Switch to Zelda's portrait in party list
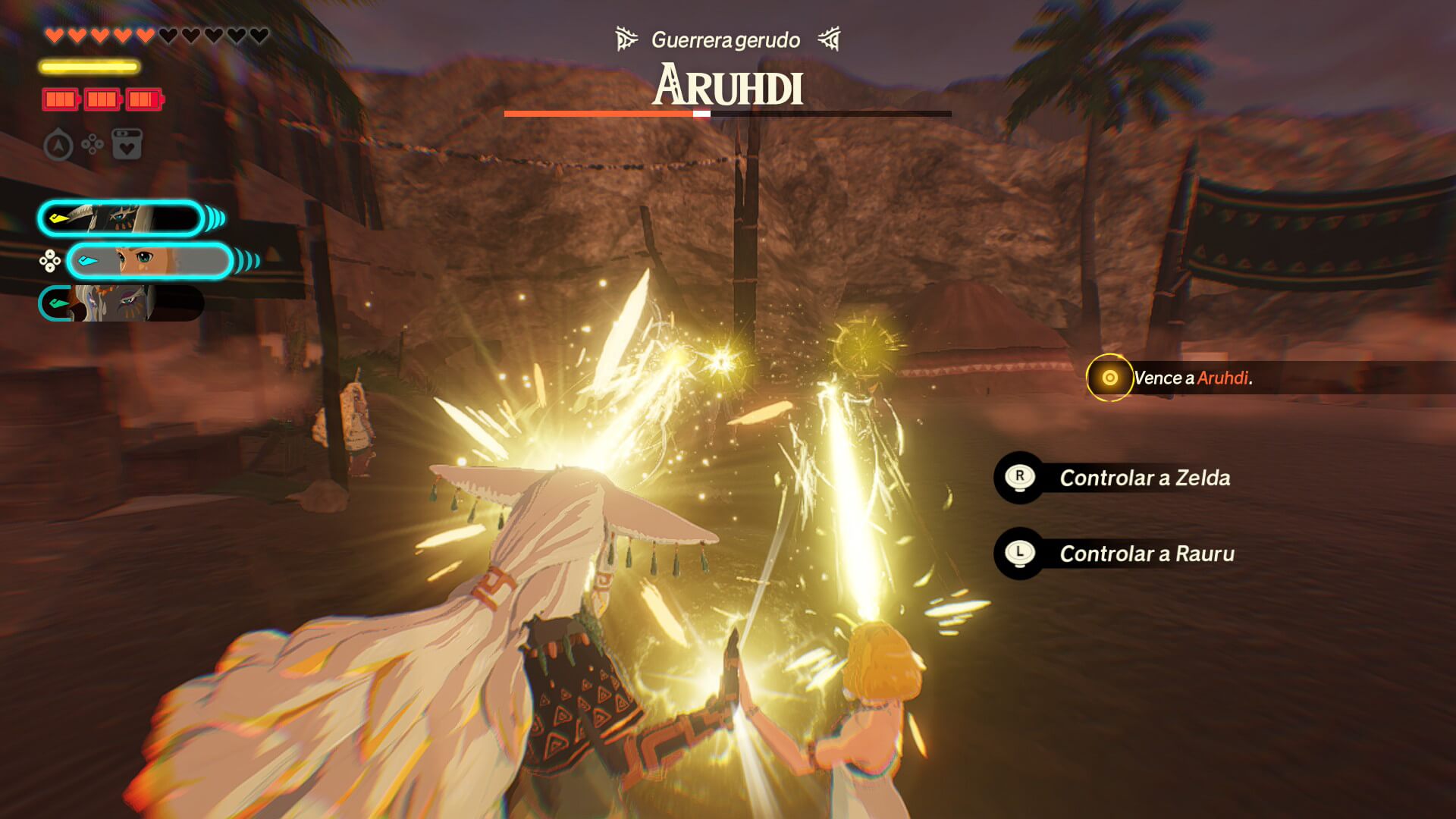The image size is (1456, 819). (149, 262)
